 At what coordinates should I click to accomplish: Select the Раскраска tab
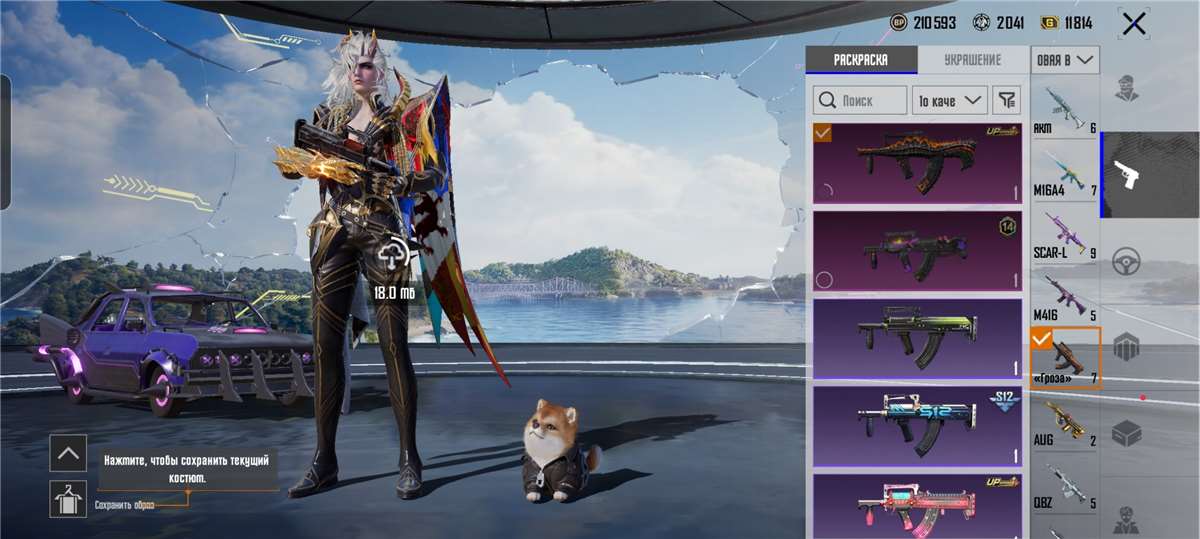[x=861, y=60]
